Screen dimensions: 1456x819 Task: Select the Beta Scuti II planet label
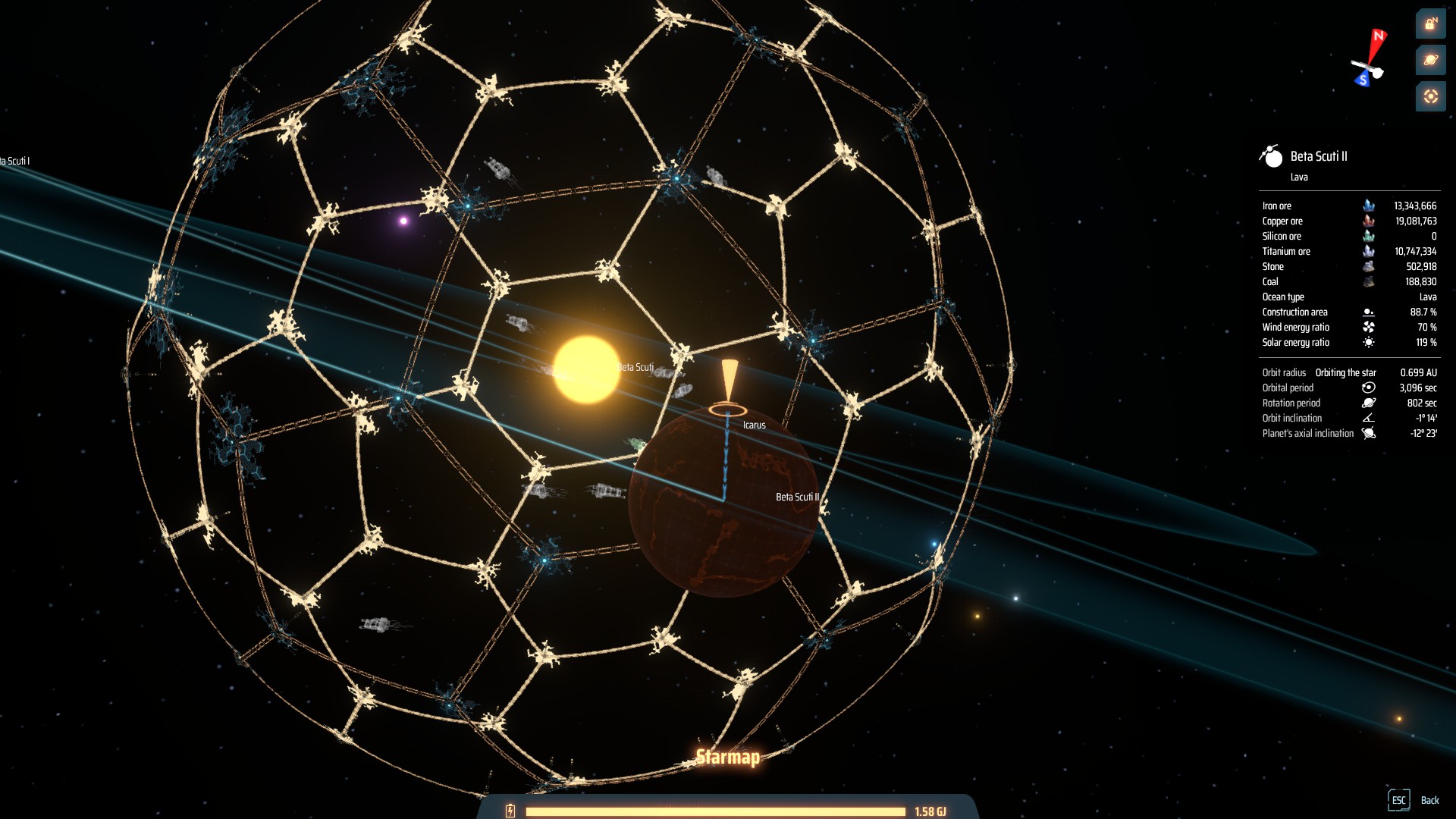click(797, 497)
